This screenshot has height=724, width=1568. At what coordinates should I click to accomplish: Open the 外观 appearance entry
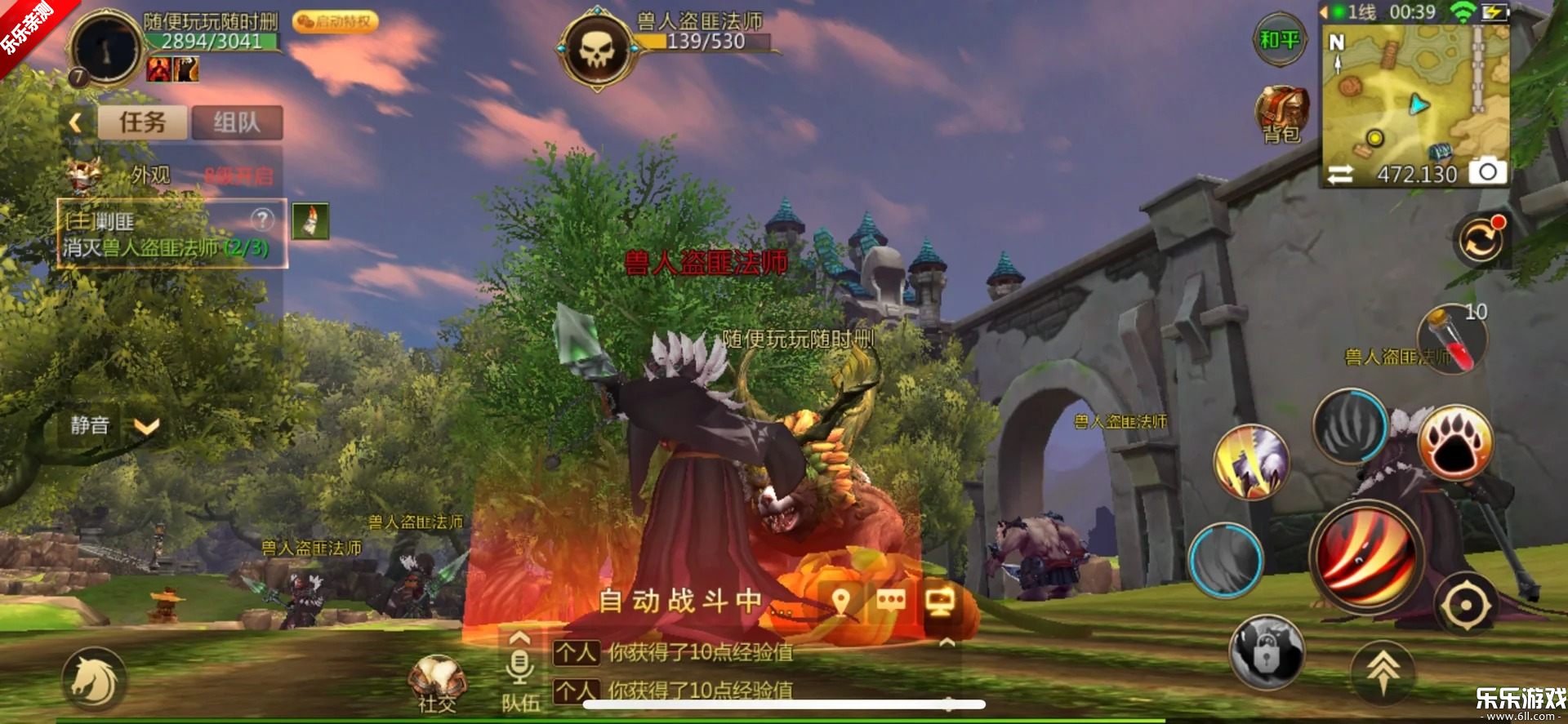[149, 175]
